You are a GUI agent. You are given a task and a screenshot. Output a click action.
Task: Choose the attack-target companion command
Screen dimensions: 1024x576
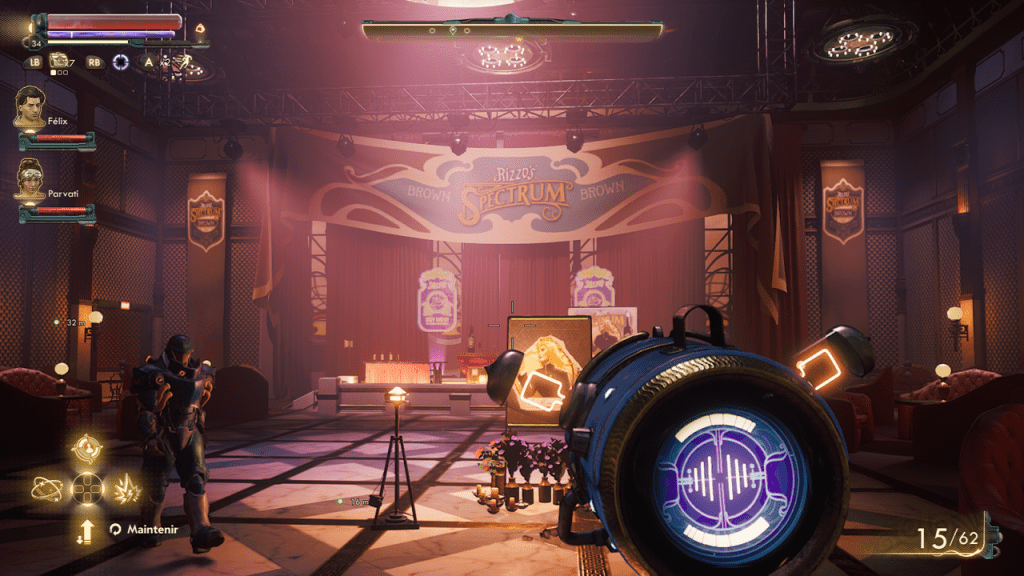tap(87, 447)
